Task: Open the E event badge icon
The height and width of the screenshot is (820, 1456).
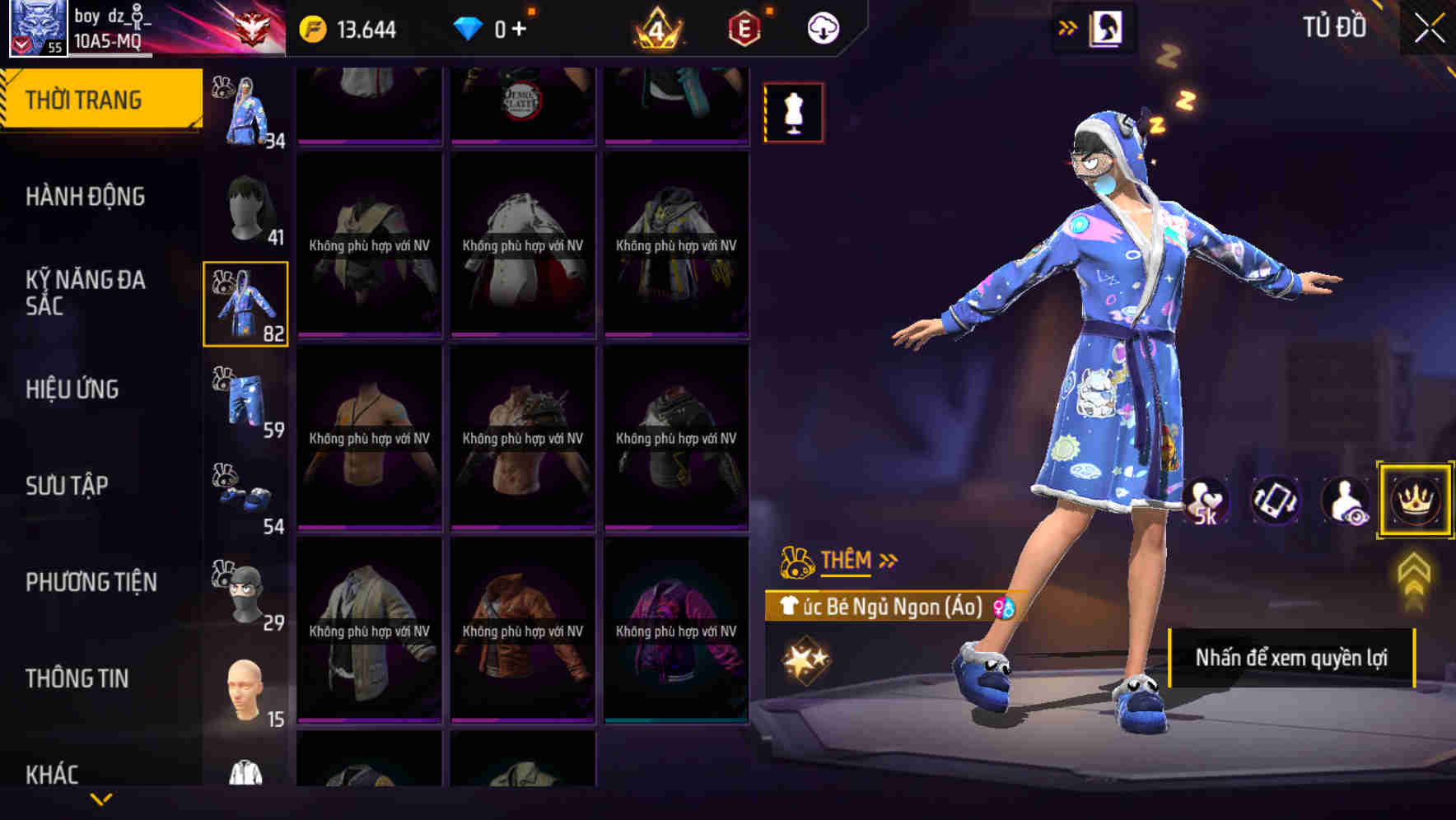Action: click(742, 27)
